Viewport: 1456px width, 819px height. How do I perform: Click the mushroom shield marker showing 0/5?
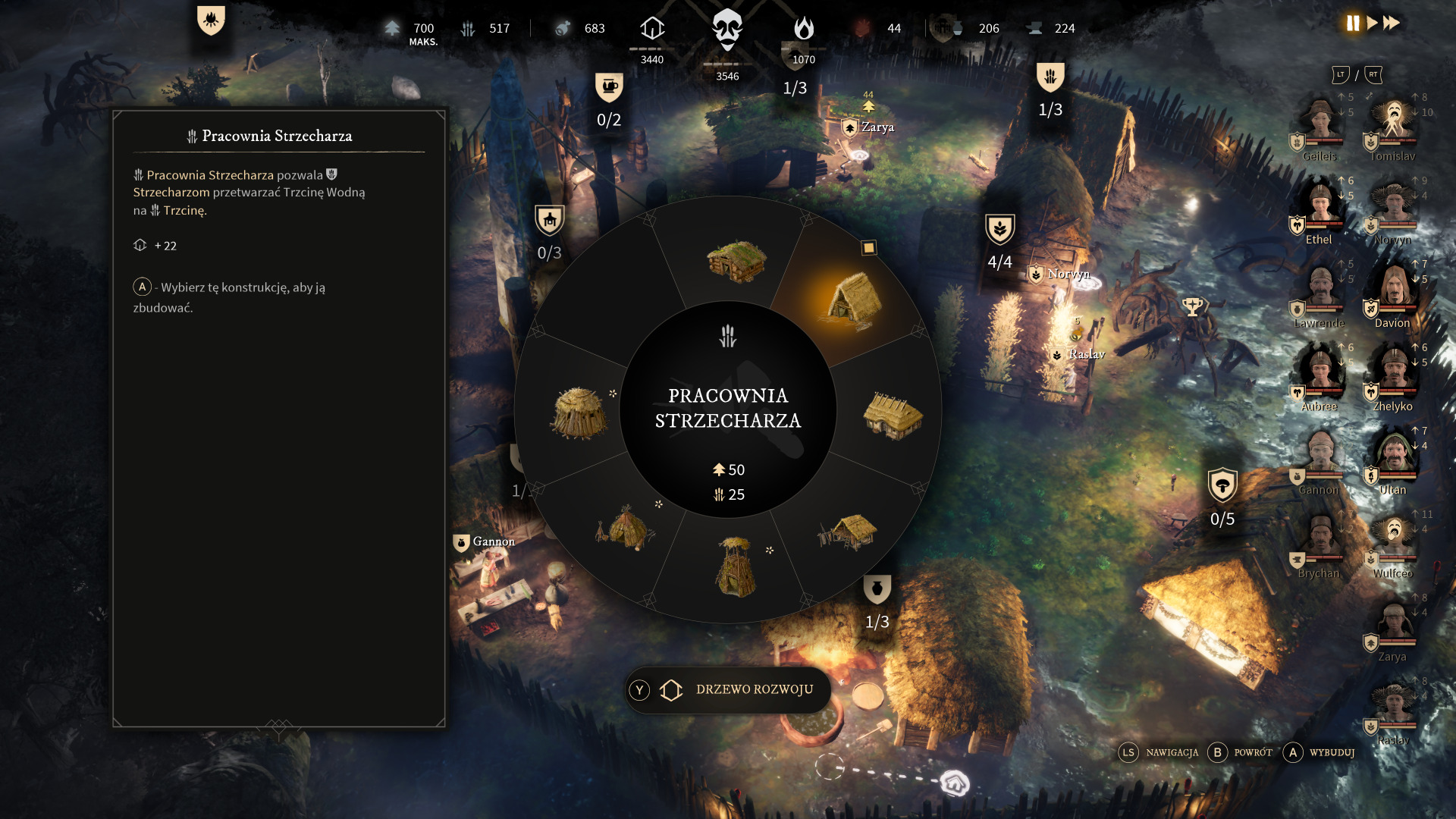click(1222, 485)
